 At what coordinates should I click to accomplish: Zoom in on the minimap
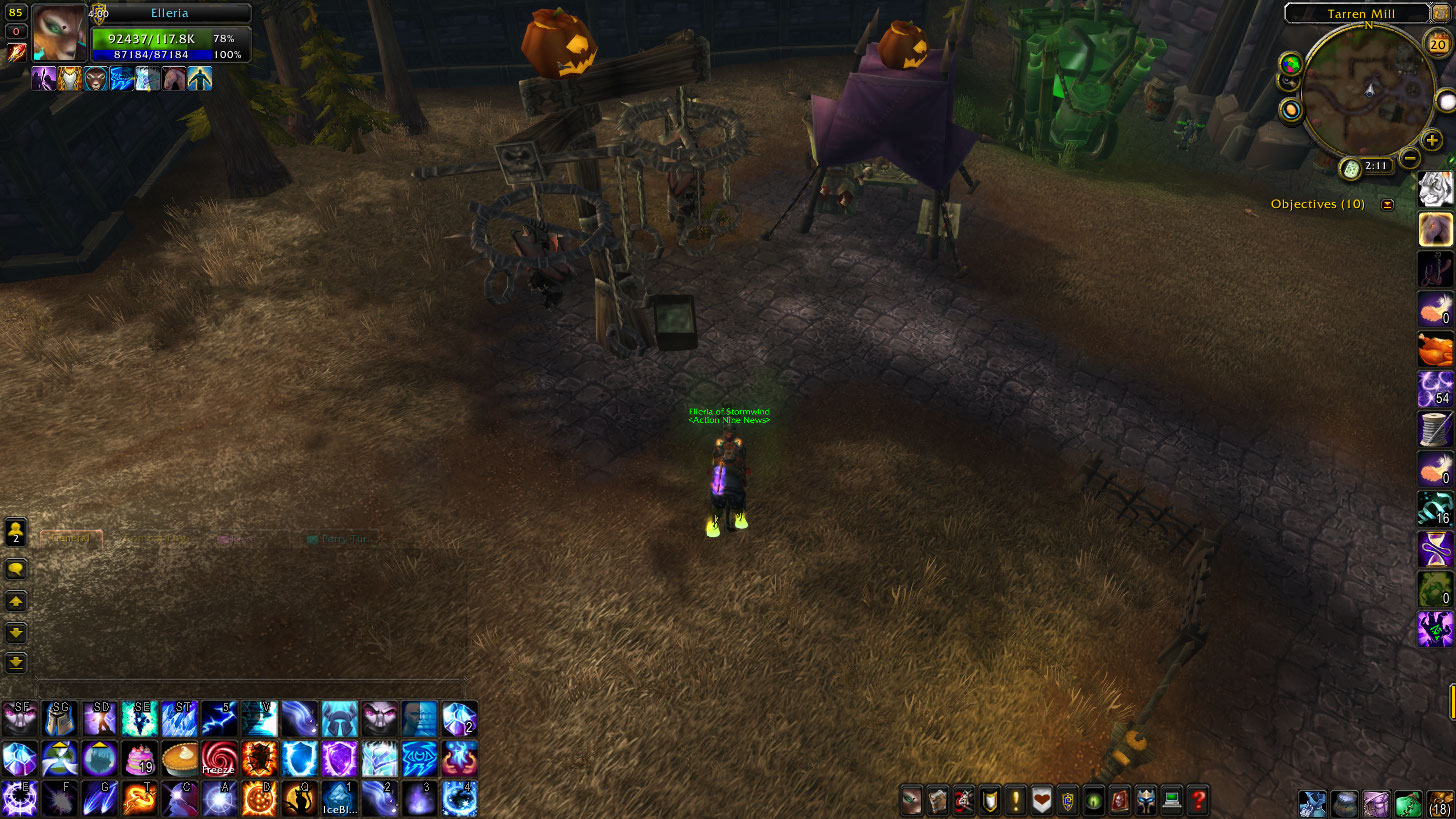tap(1432, 141)
